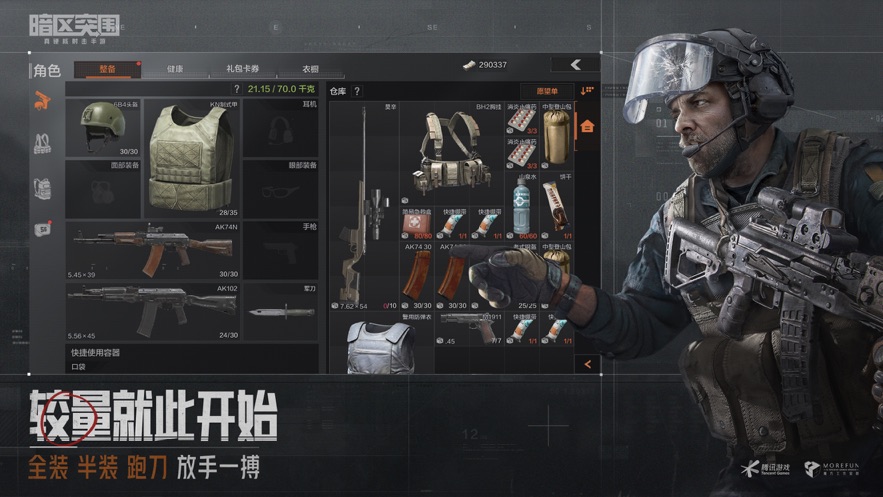Select the combat knife slot
883x497 pixels.
click(x=281, y=312)
